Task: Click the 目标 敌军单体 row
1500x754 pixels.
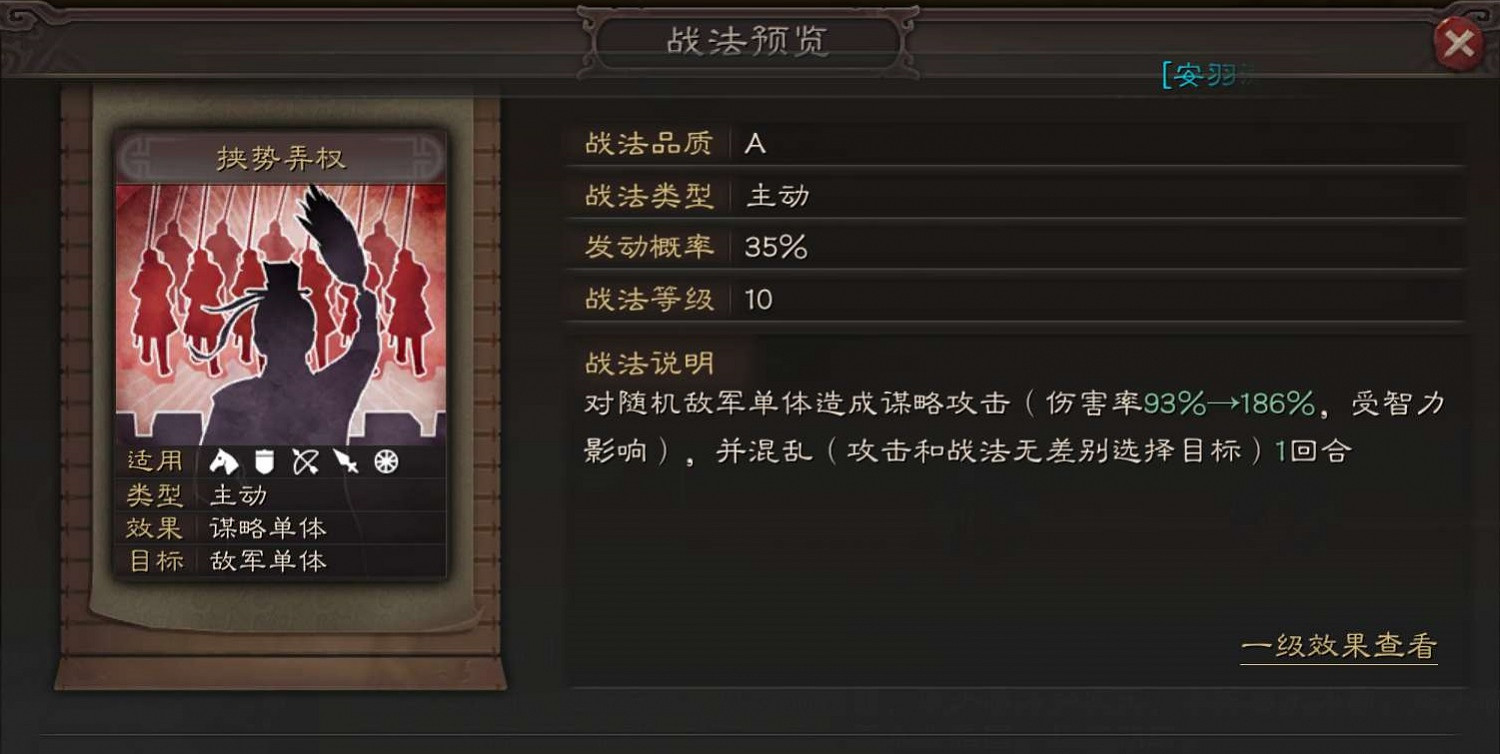Action: click(268, 562)
